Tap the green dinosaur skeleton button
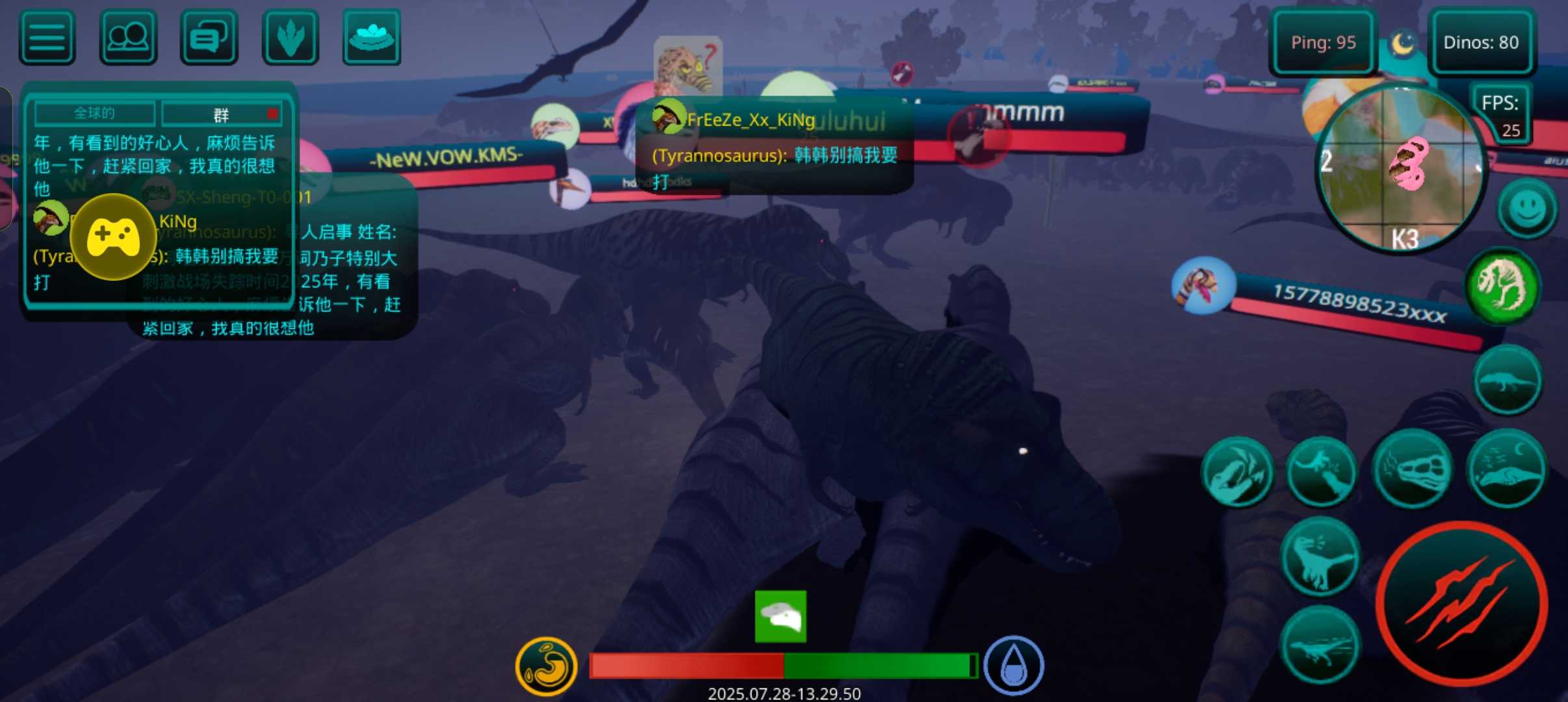 tap(1502, 285)
